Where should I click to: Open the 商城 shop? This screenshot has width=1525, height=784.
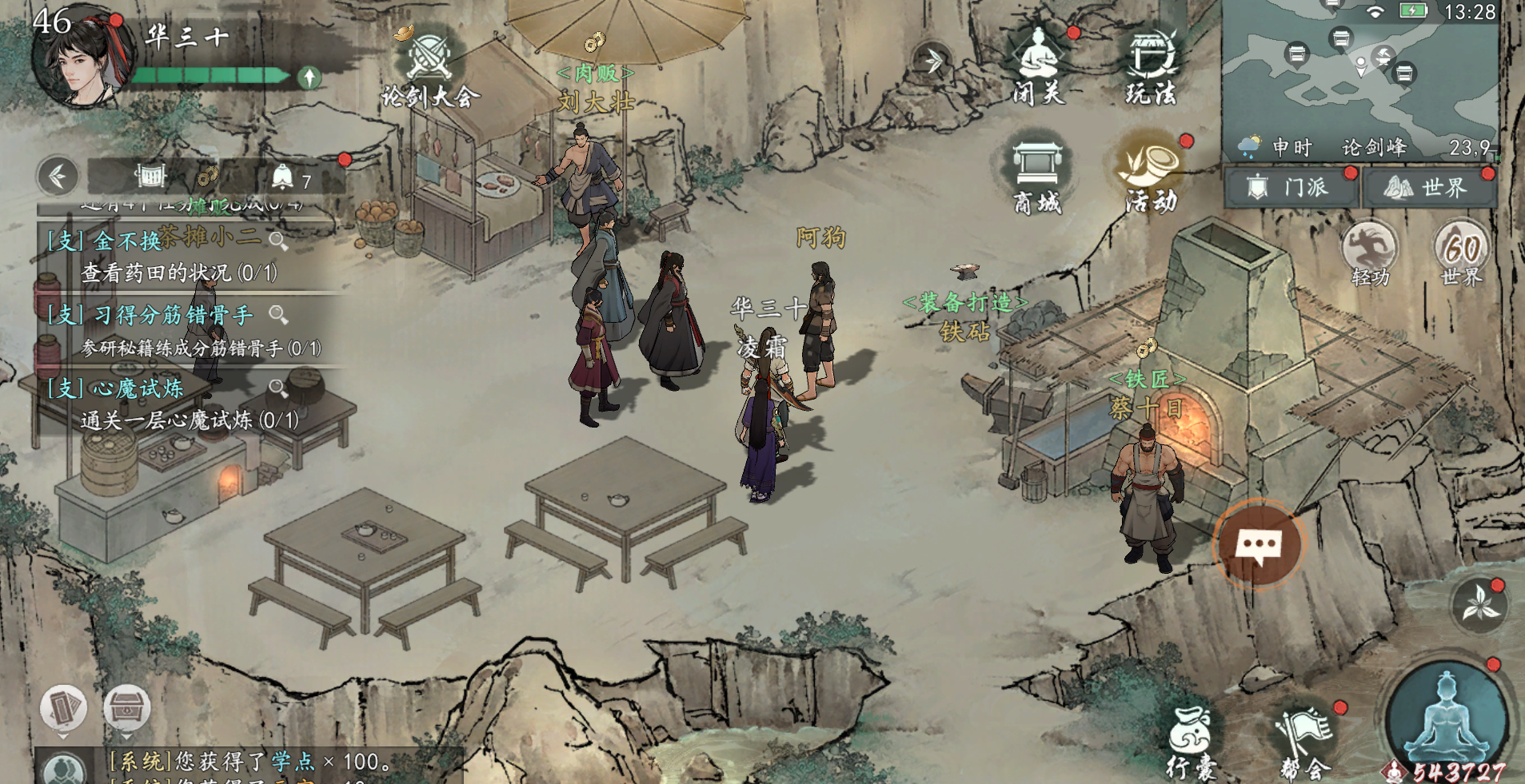tap(1037, 176)
